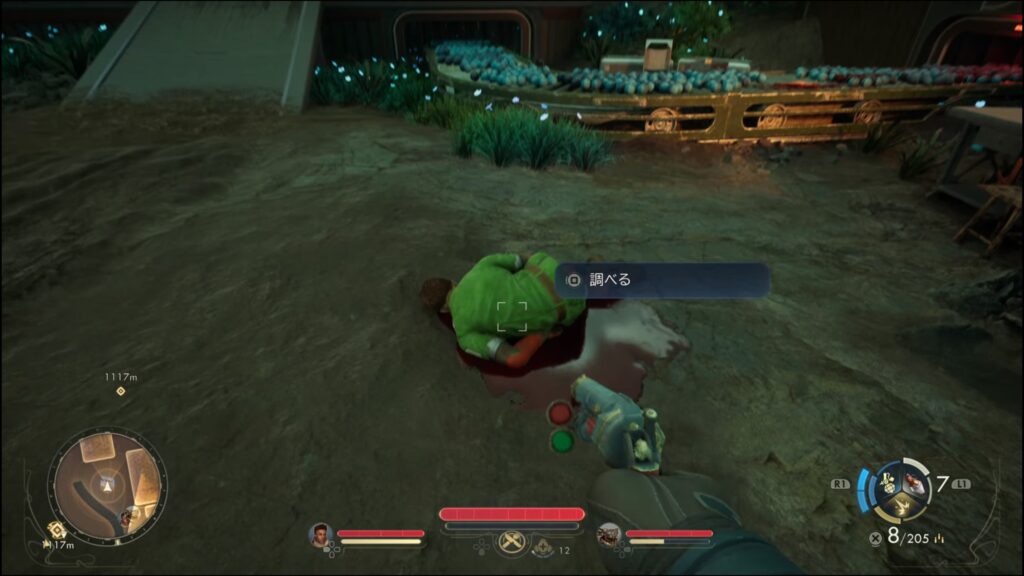Choose the 調べる interaction prompt
Viewport: 1024px width, 576px height.
pyautogui.click(x=662, y=280)
